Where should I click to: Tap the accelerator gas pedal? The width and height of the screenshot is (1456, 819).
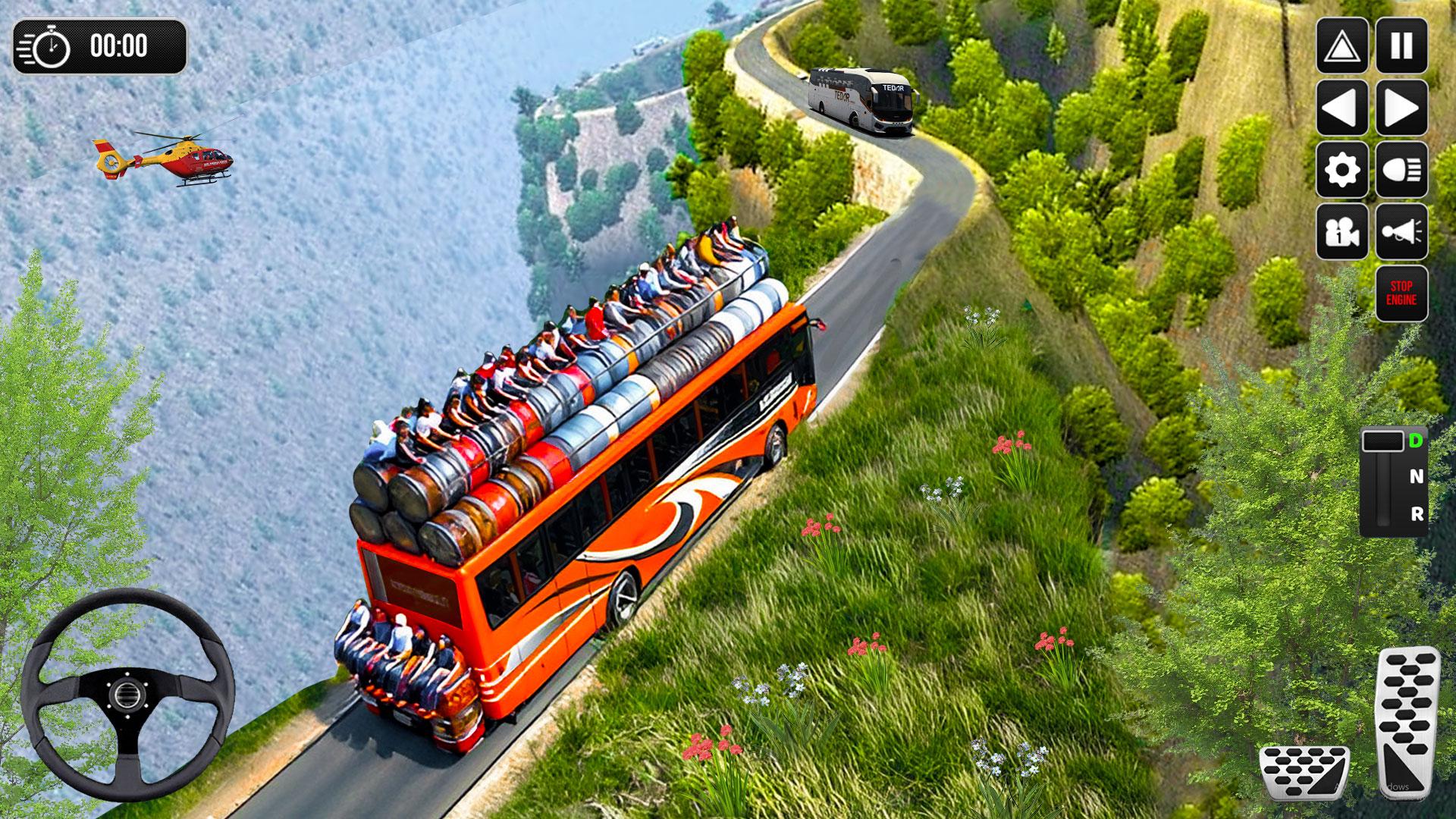pyautogui.click(x=1407, y=720)
